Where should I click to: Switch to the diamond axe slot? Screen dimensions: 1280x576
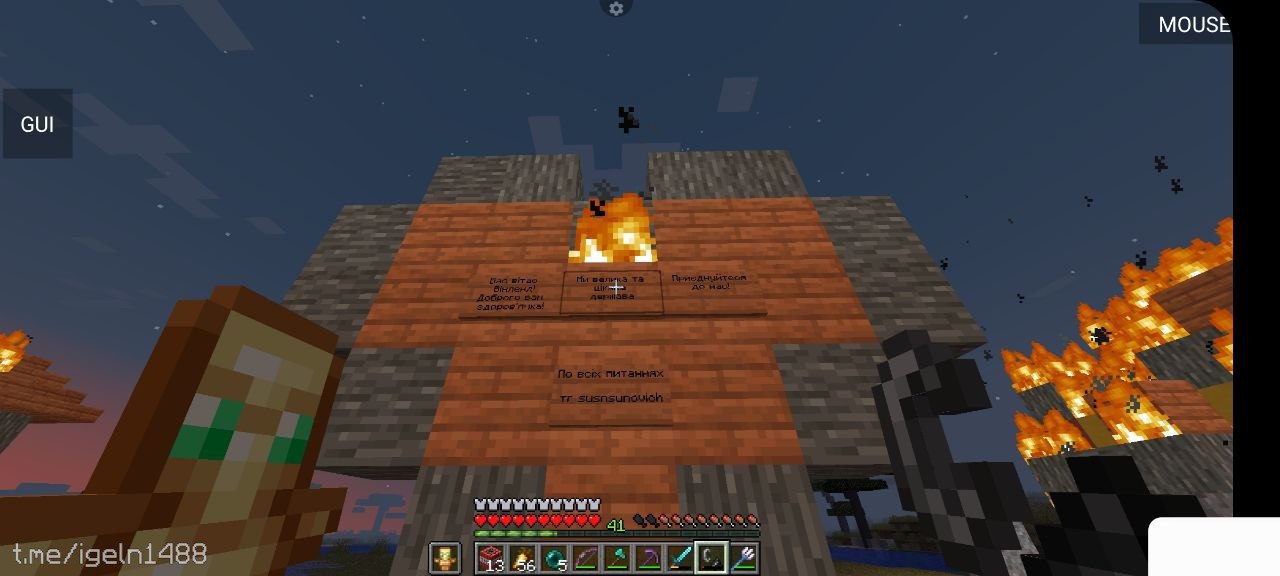[x=616, y=557]
